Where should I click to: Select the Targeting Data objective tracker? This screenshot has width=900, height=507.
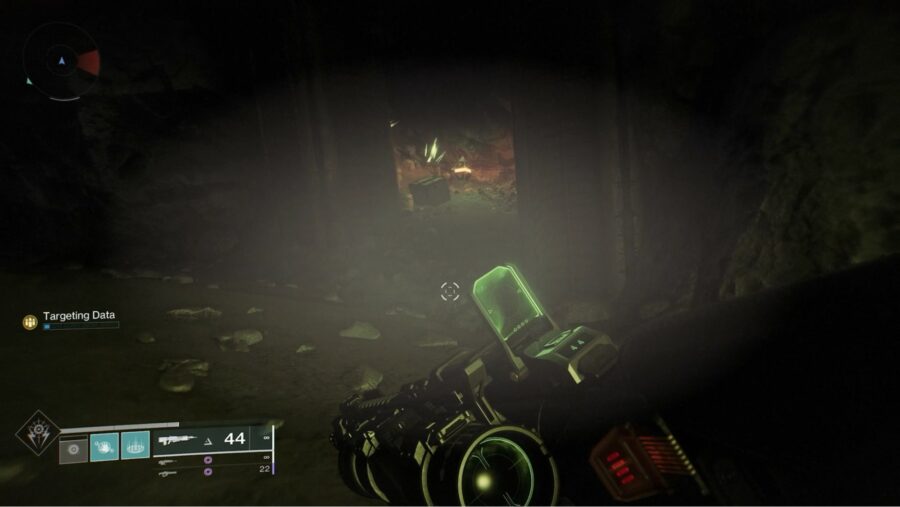point(78,316)
